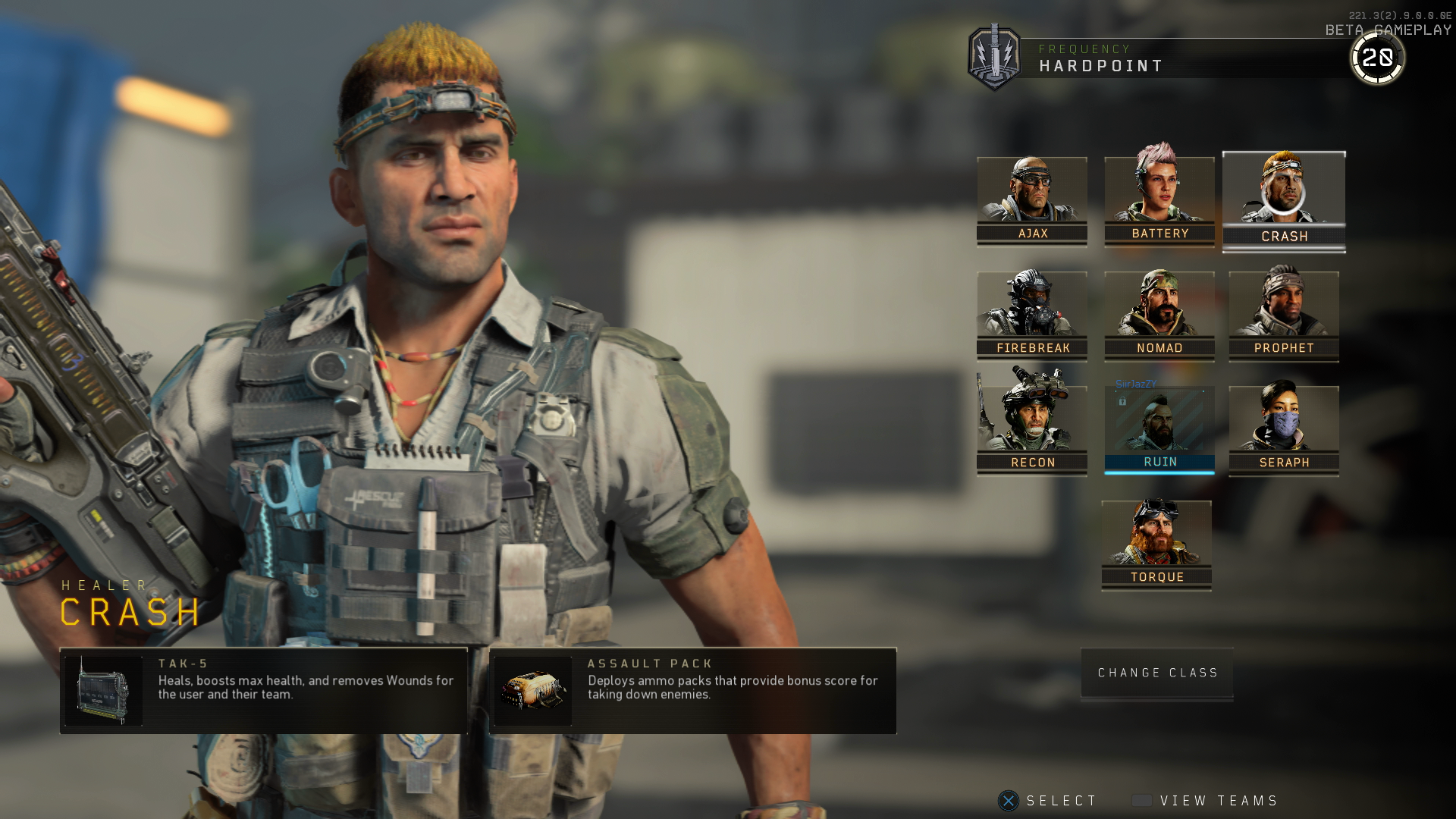Open the TAK-5 healing ability panel
Screen dimensions: 1456x819
264,690
